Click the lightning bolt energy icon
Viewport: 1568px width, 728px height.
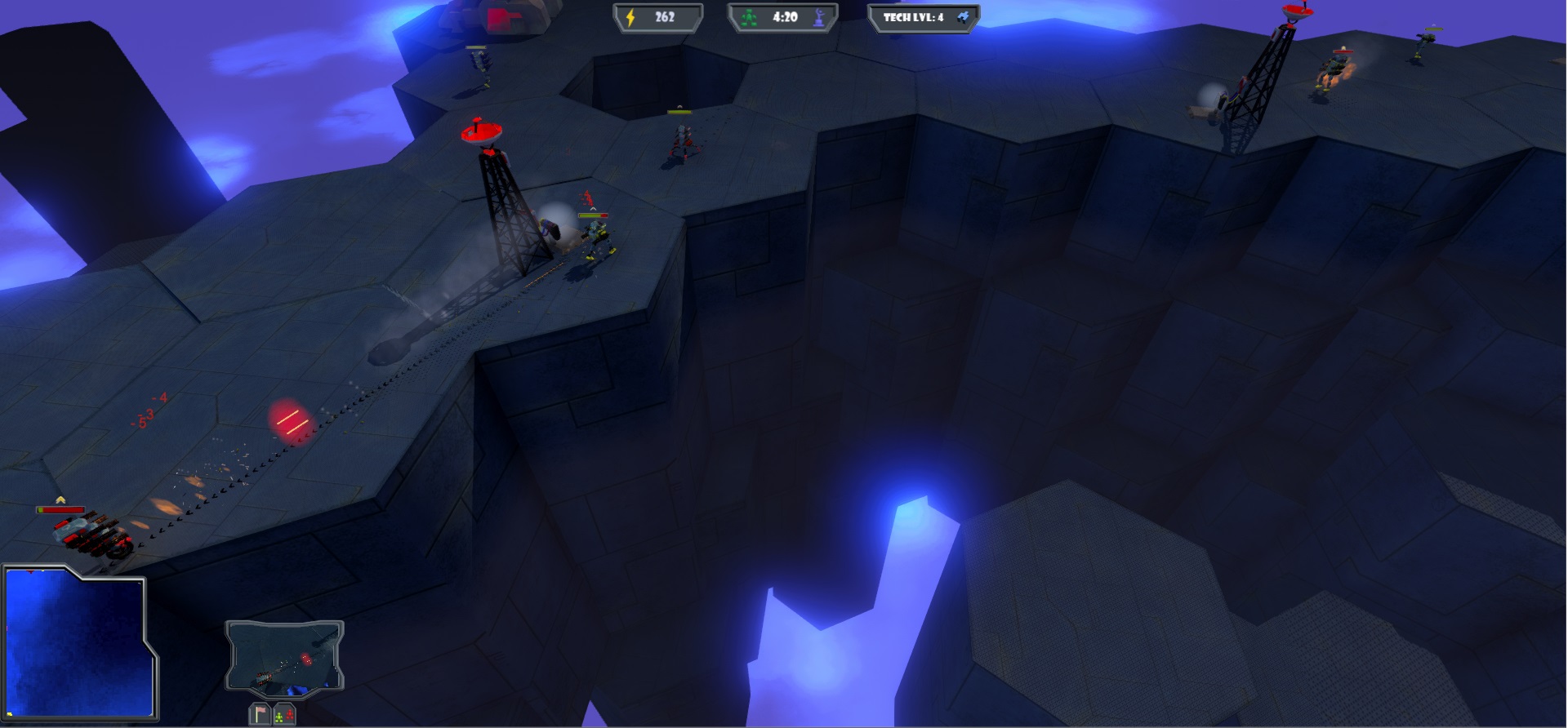point(629,16)
